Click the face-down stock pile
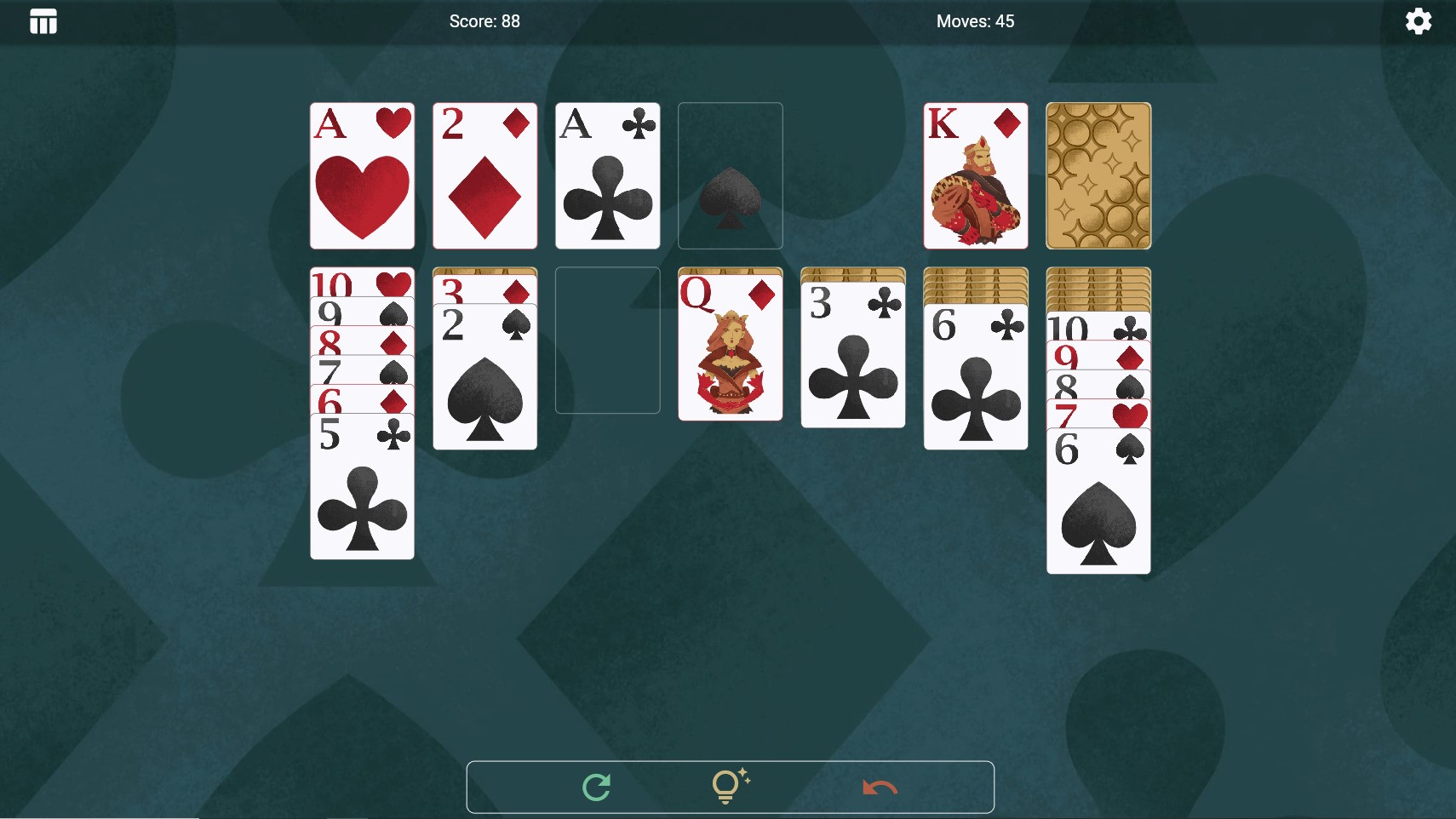This screenshot has height=819, width=1456. [1098, 175]
